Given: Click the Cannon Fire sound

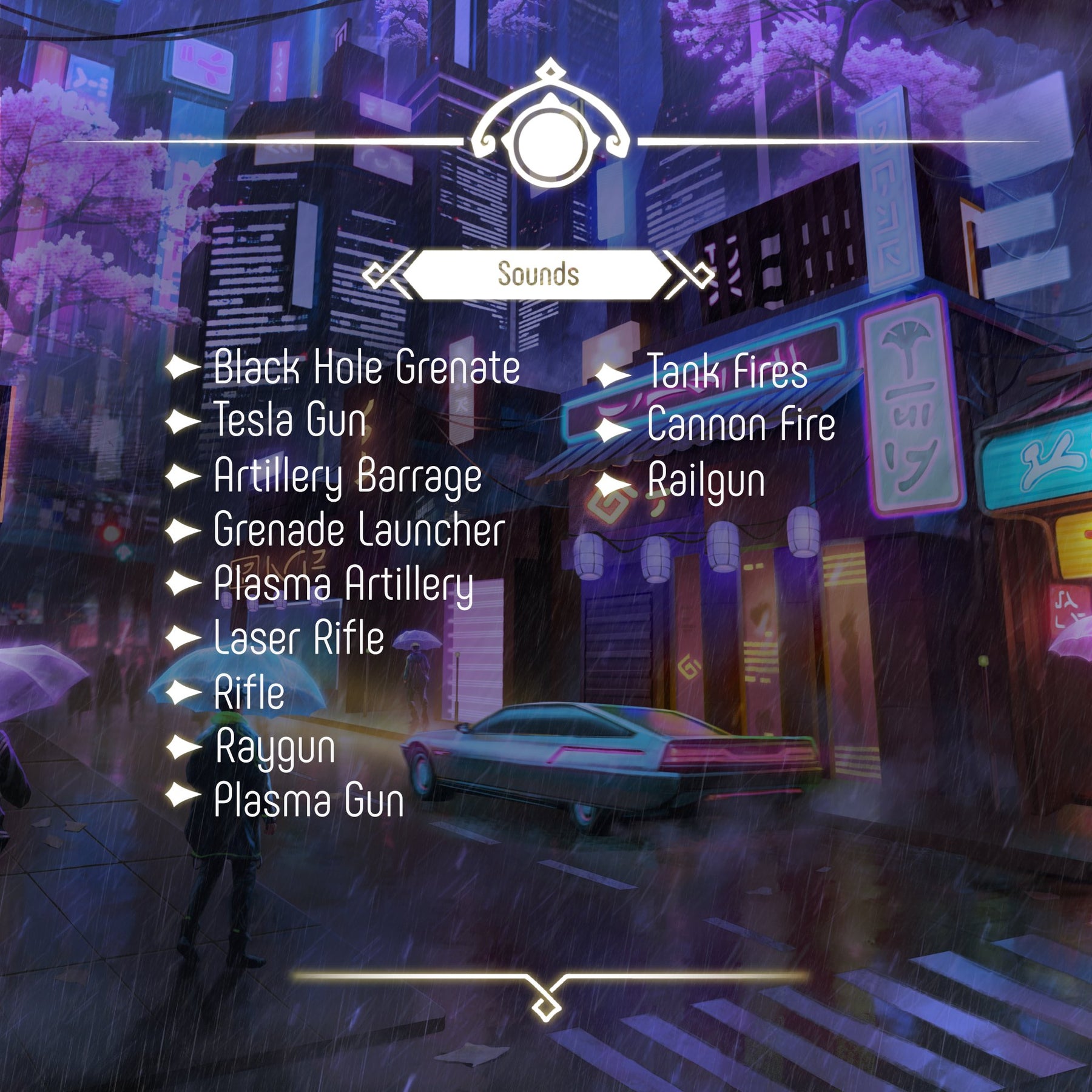Looking at the screenshot, I should 741,425.
